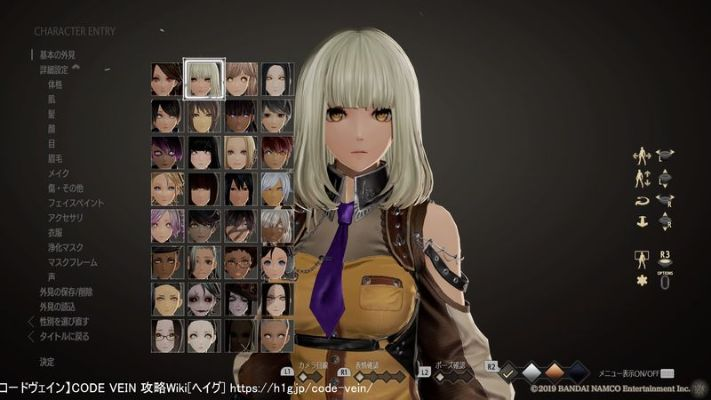Open the 目 eye settings

pos(50,142)
